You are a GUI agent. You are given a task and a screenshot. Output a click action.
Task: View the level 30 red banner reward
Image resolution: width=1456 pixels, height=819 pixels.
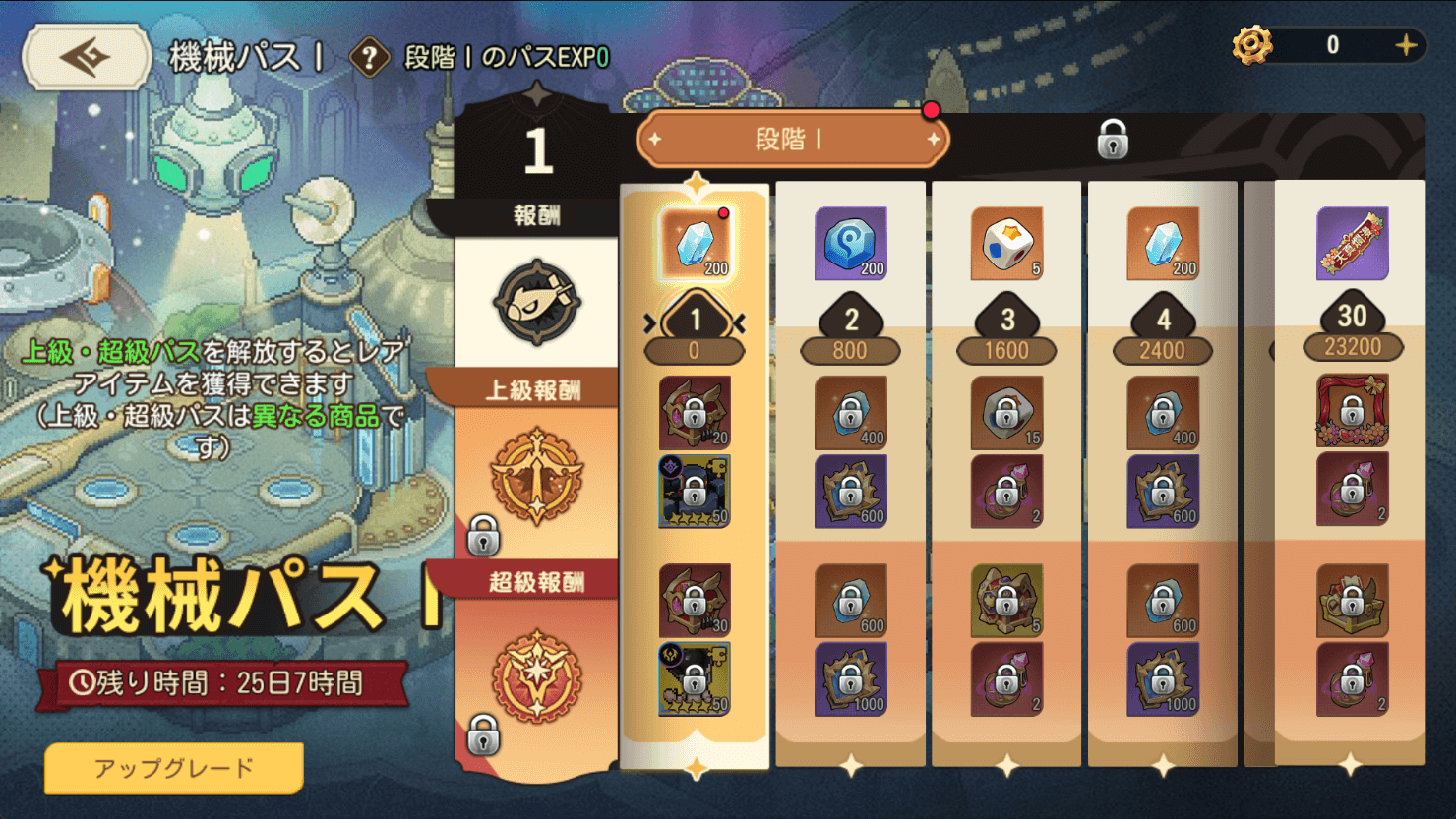1352,243
